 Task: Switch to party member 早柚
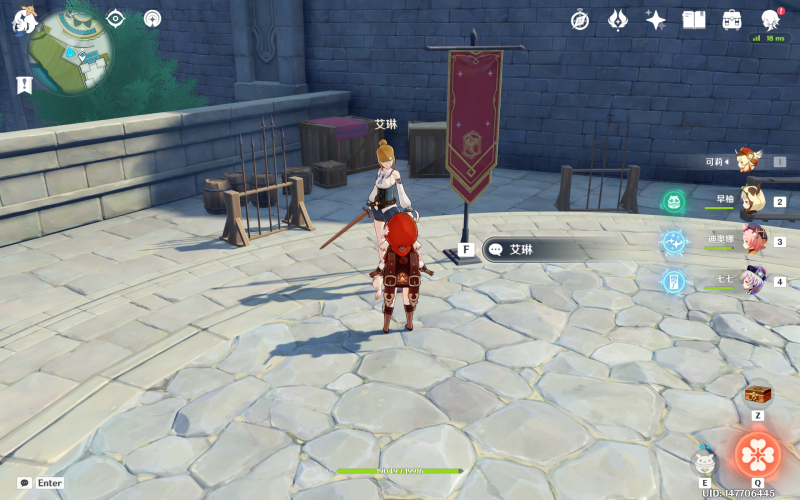(752, 201)
